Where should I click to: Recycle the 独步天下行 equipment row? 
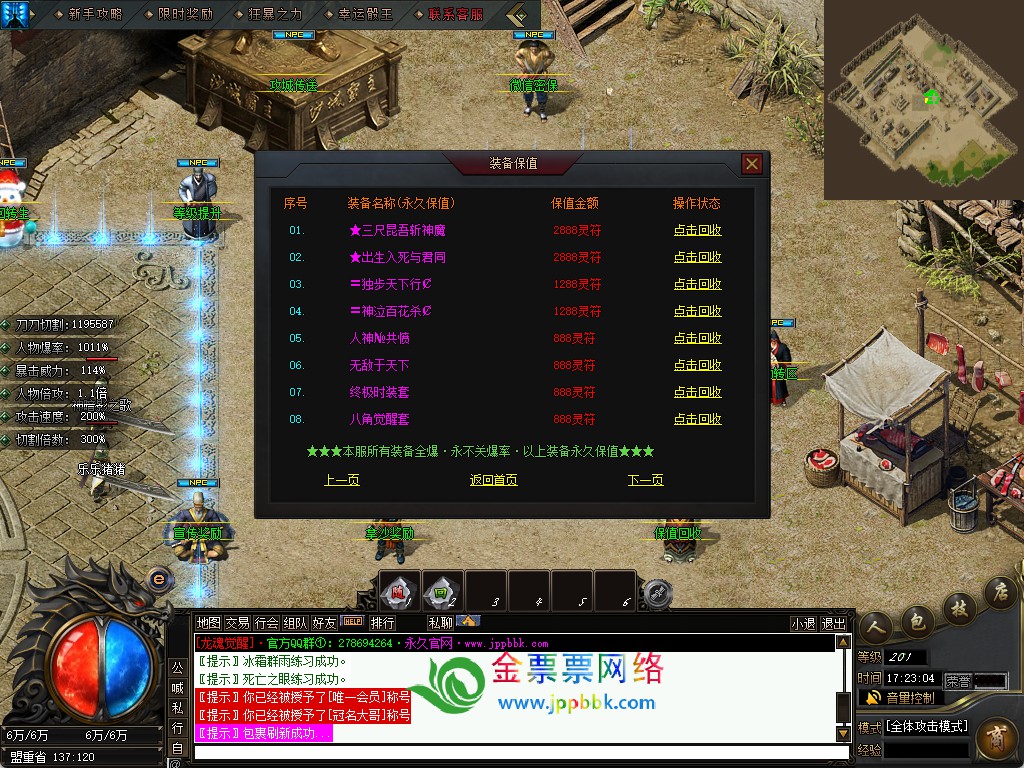697,284
